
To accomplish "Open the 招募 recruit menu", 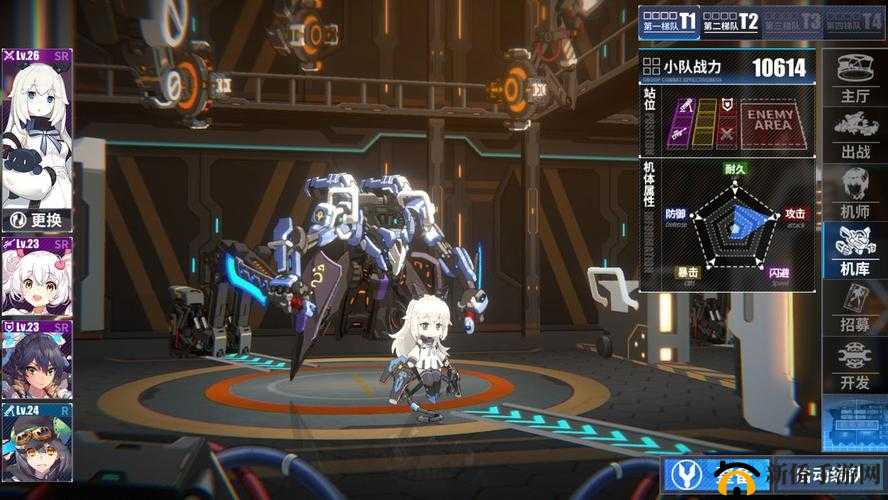I will click(x=855, y=307).
